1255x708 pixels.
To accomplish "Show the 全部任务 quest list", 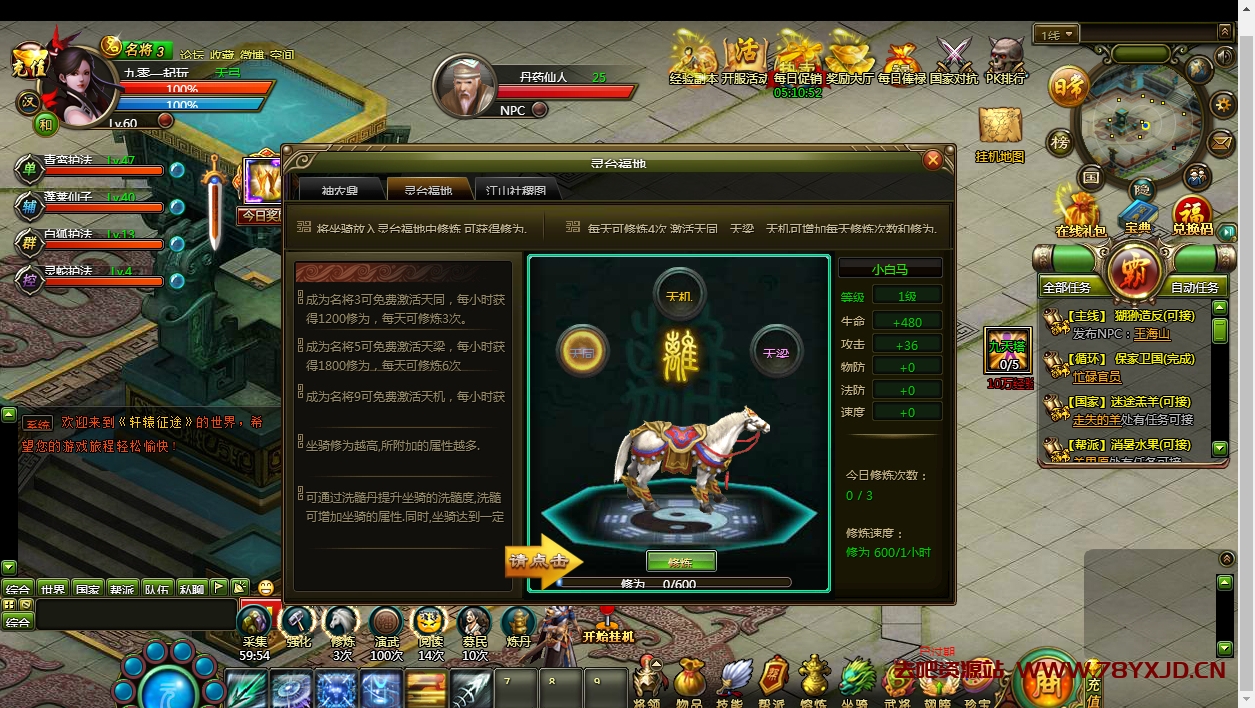I will point(1066,287).
